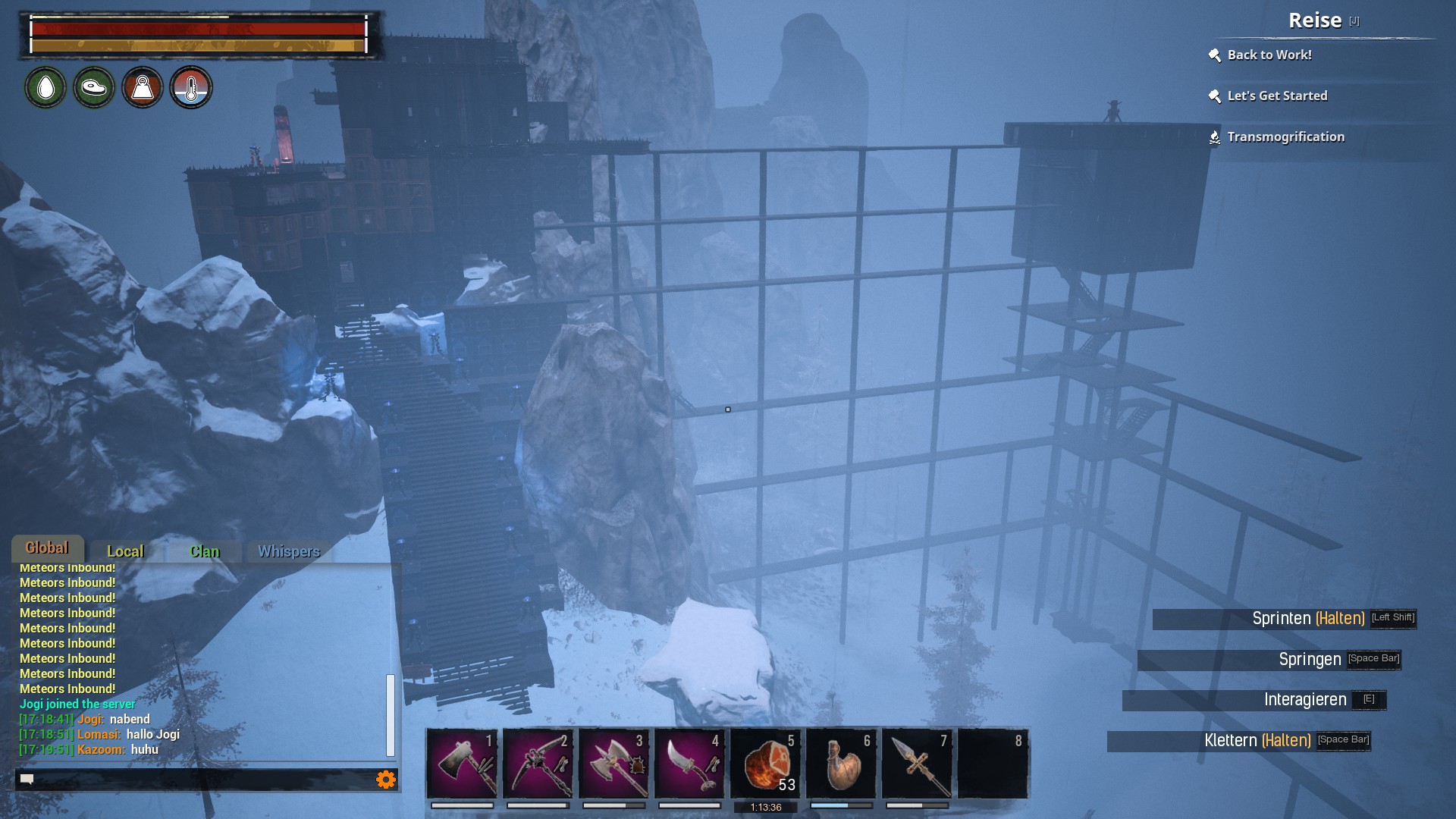Open the Local chat tab

point(125,551)
